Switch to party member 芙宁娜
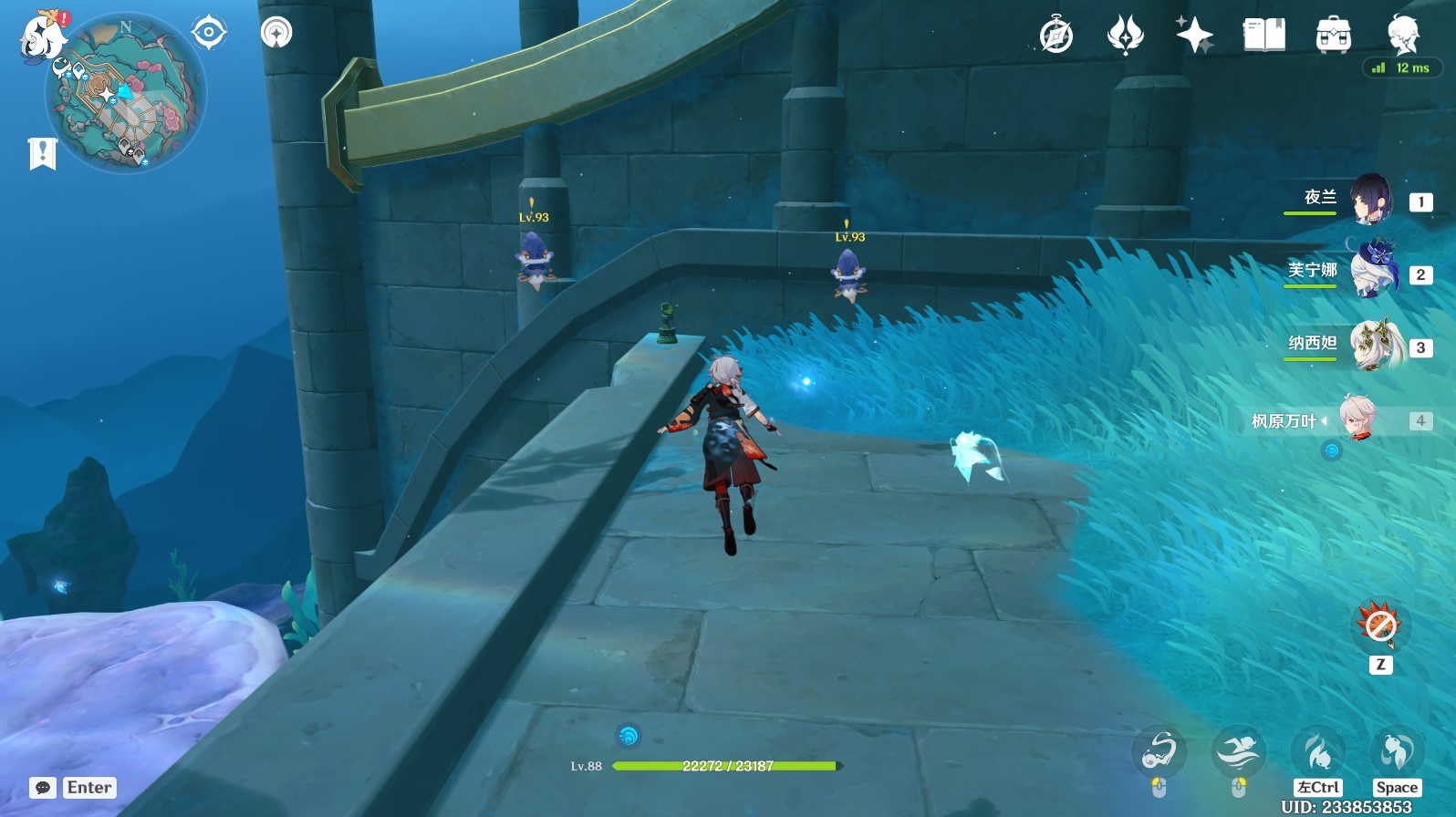Screen dimensions: 1456x817 (x=1369, y=272)
